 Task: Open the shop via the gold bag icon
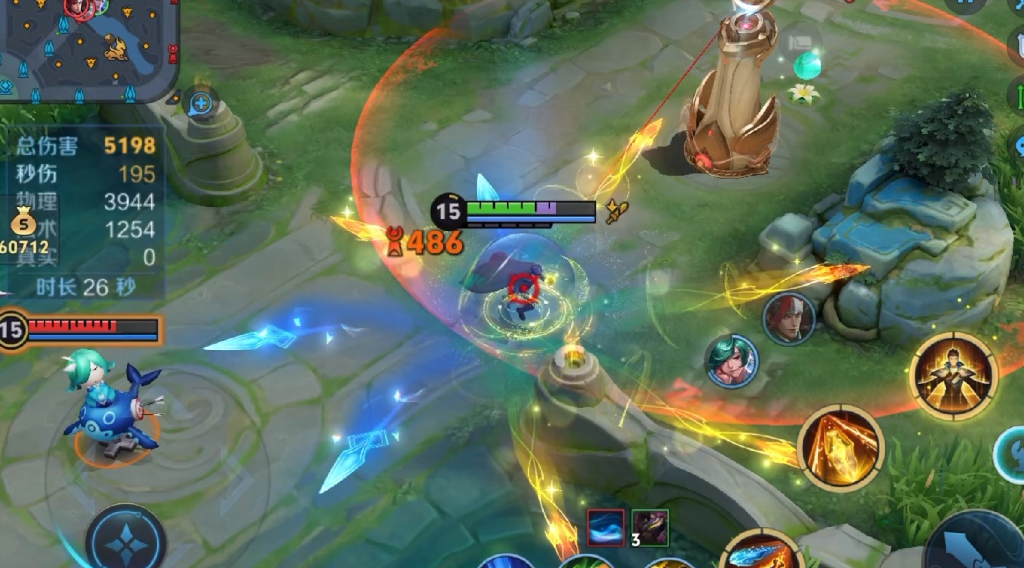(24, 224)
